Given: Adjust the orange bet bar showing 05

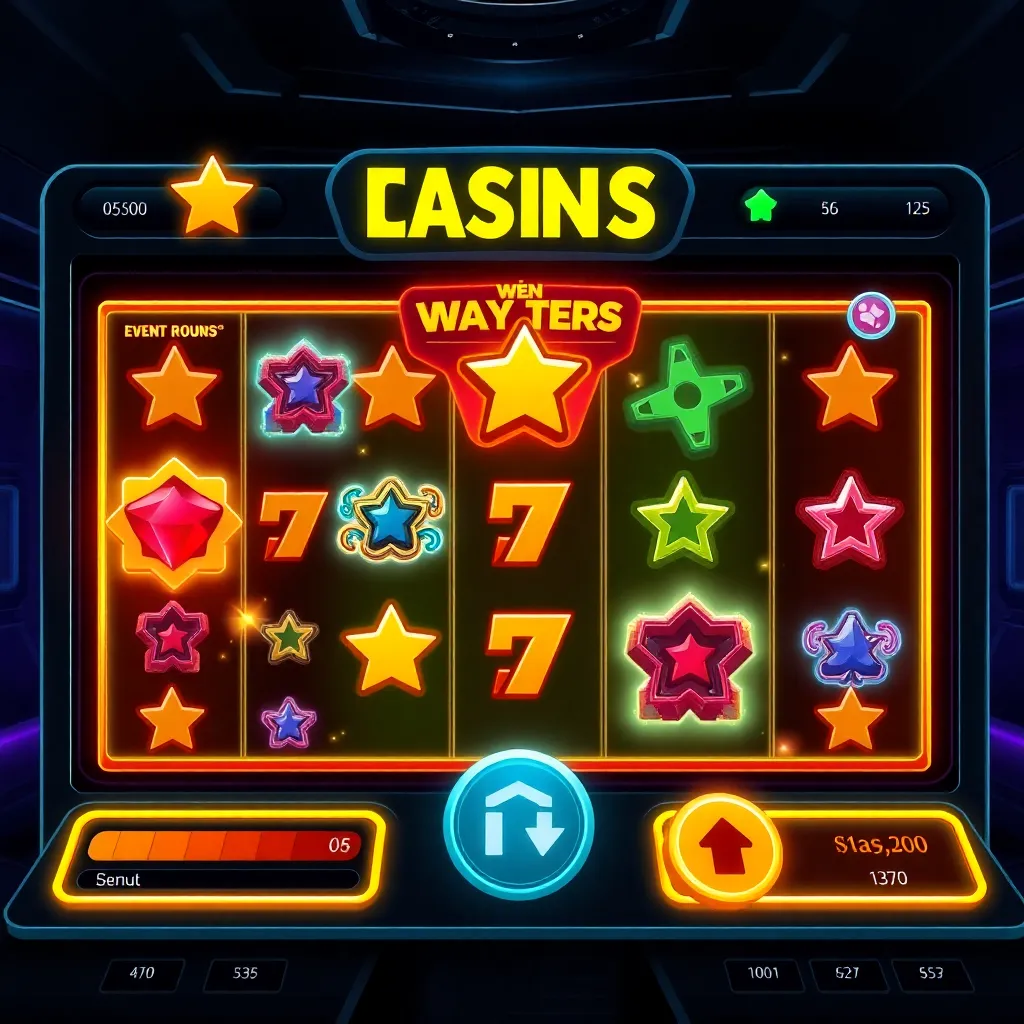Looking at the screenshot, I should click(223, 845).
